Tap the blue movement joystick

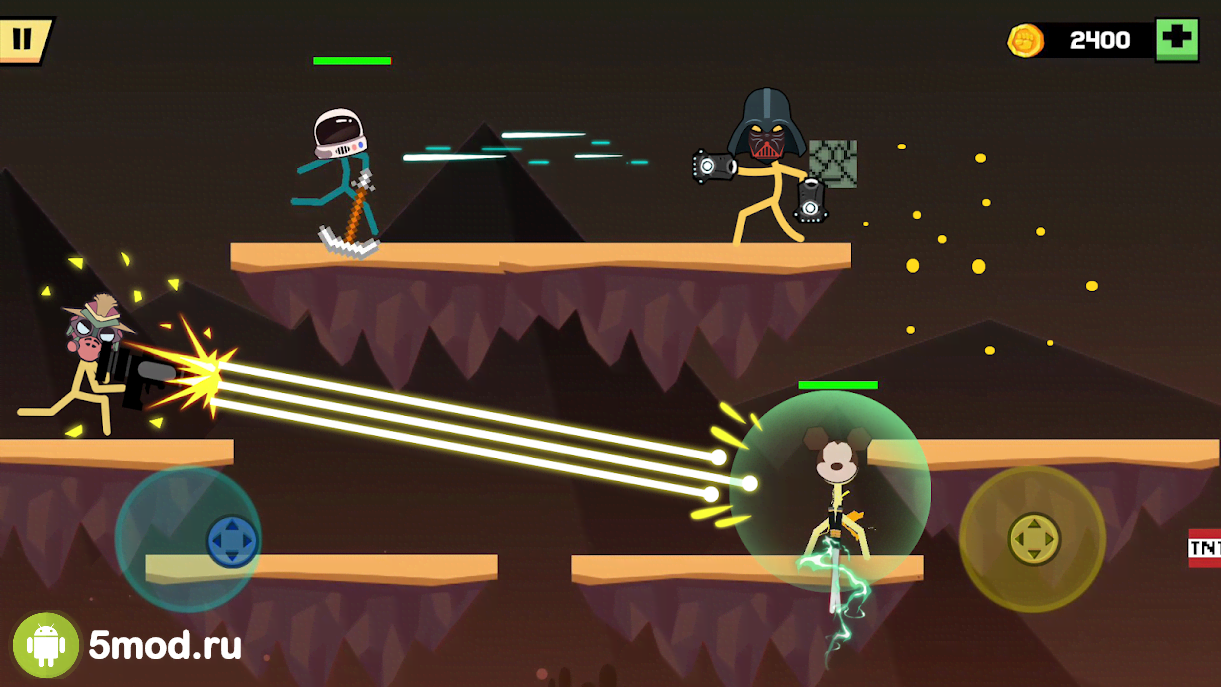pos(232,541)
